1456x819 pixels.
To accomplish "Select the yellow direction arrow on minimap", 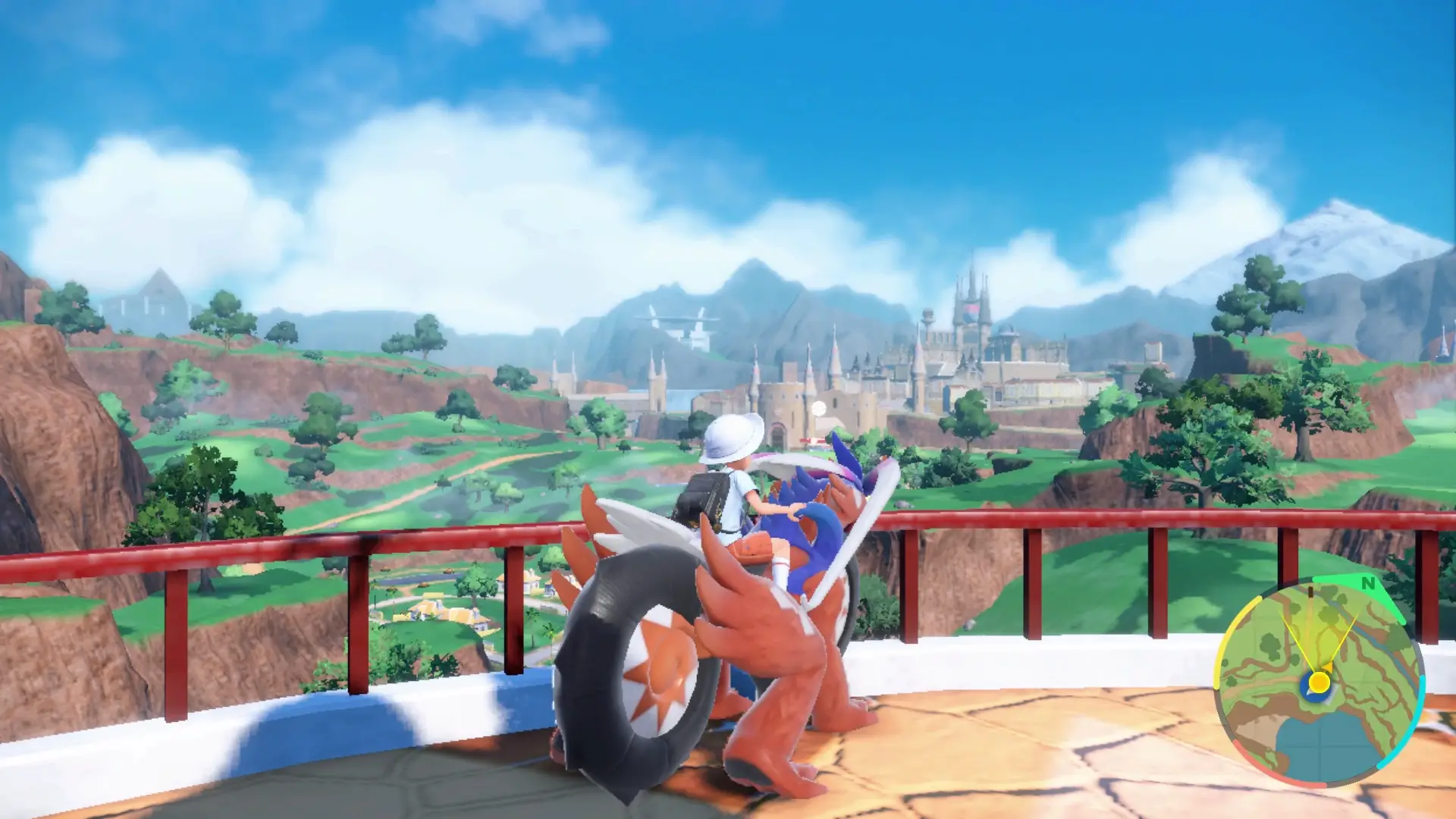I will tap(1329, 666).
